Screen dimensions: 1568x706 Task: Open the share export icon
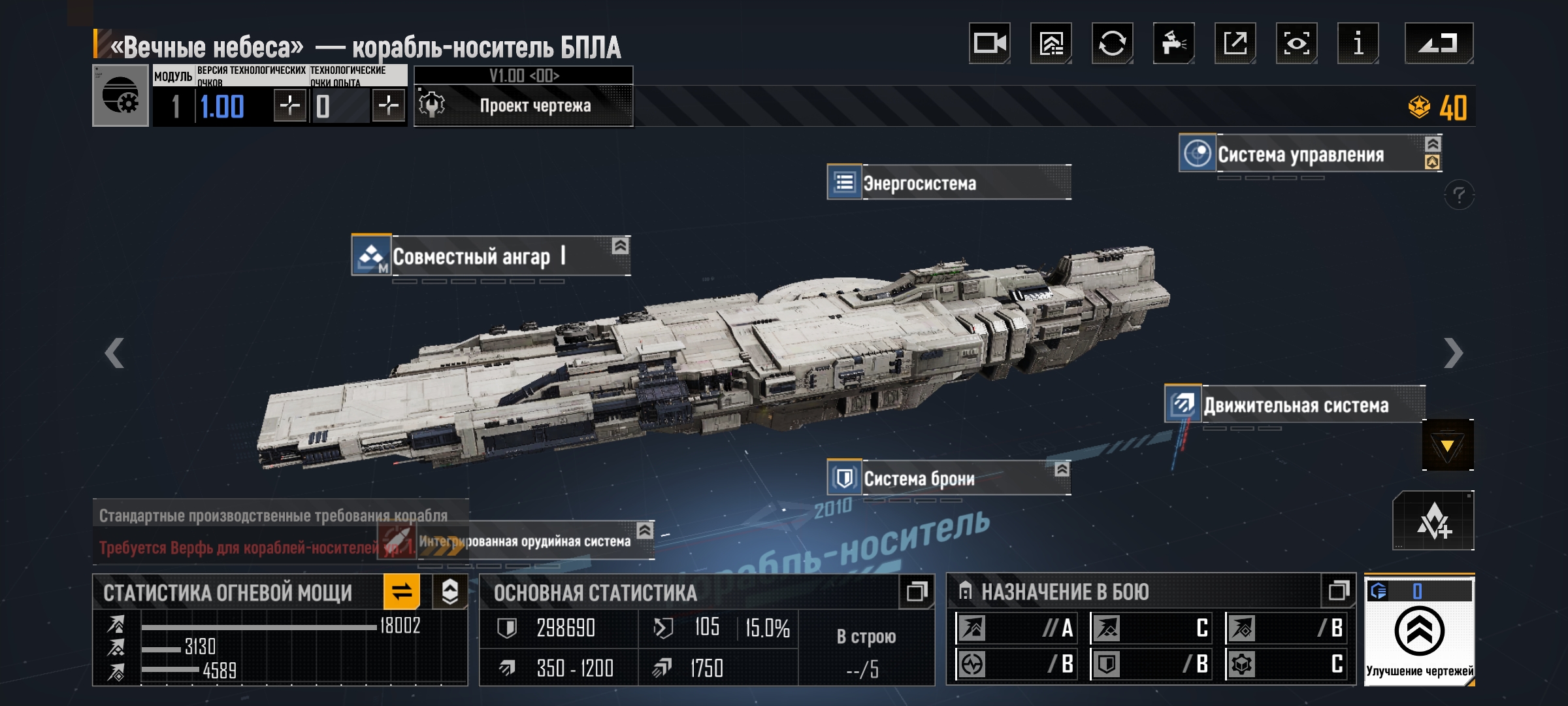1235,44
